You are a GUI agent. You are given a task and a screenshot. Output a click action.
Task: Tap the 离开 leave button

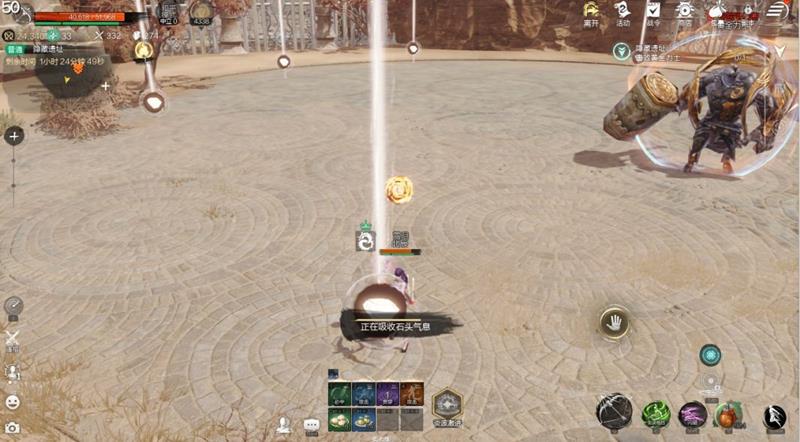click(591, 12)
